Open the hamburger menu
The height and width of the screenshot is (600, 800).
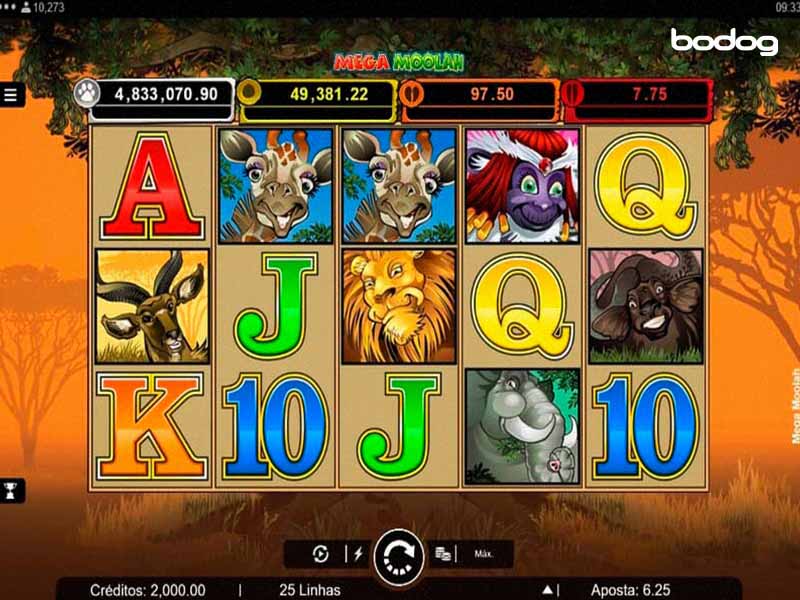11,95
